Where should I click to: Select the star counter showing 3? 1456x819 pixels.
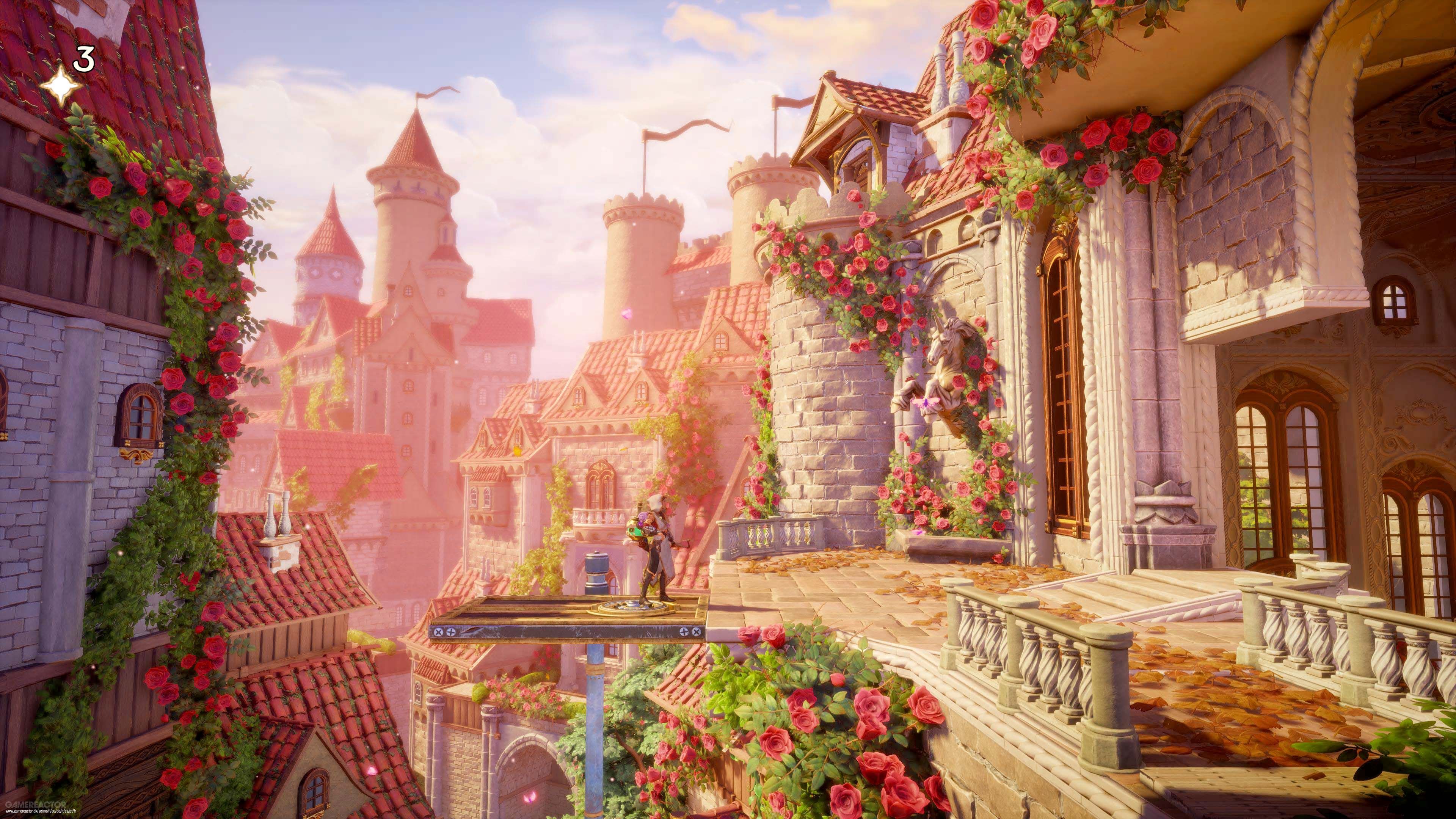tap(86, 58)
